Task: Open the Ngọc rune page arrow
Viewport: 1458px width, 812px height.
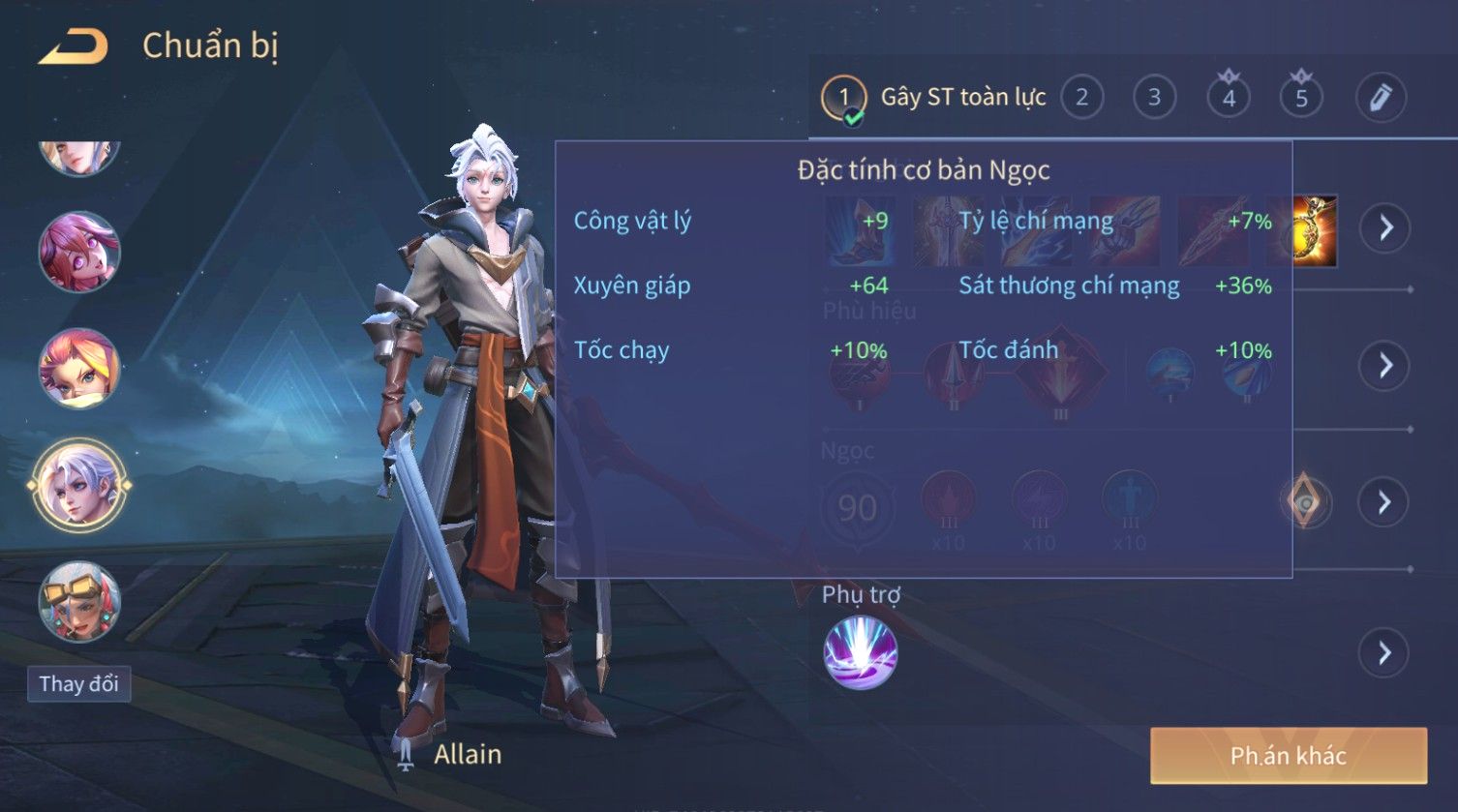Action: point(1385,502)
